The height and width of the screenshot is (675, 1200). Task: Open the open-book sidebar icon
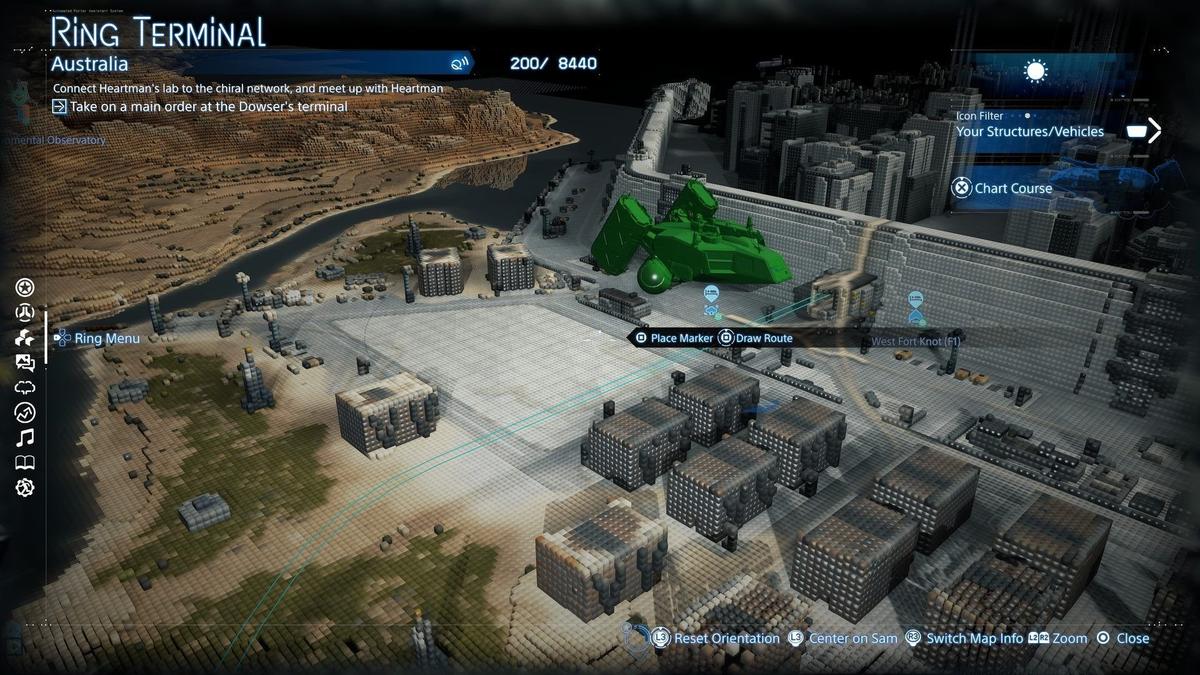25,462
